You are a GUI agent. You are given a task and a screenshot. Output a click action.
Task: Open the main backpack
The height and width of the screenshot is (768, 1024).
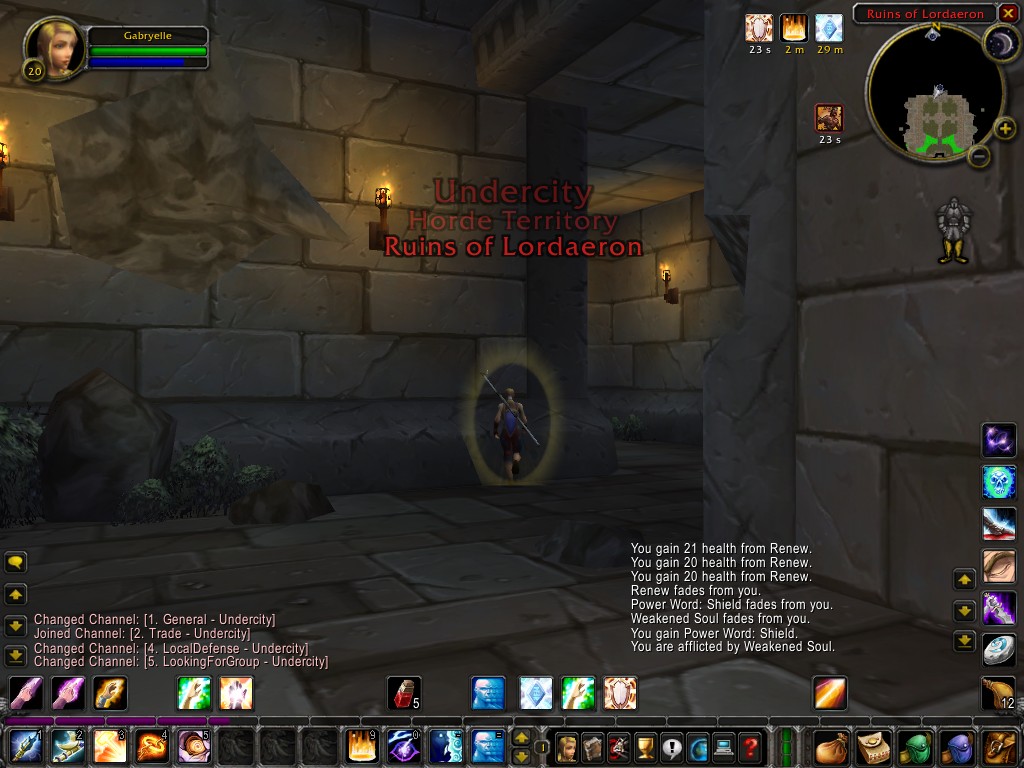point(1000,746)
